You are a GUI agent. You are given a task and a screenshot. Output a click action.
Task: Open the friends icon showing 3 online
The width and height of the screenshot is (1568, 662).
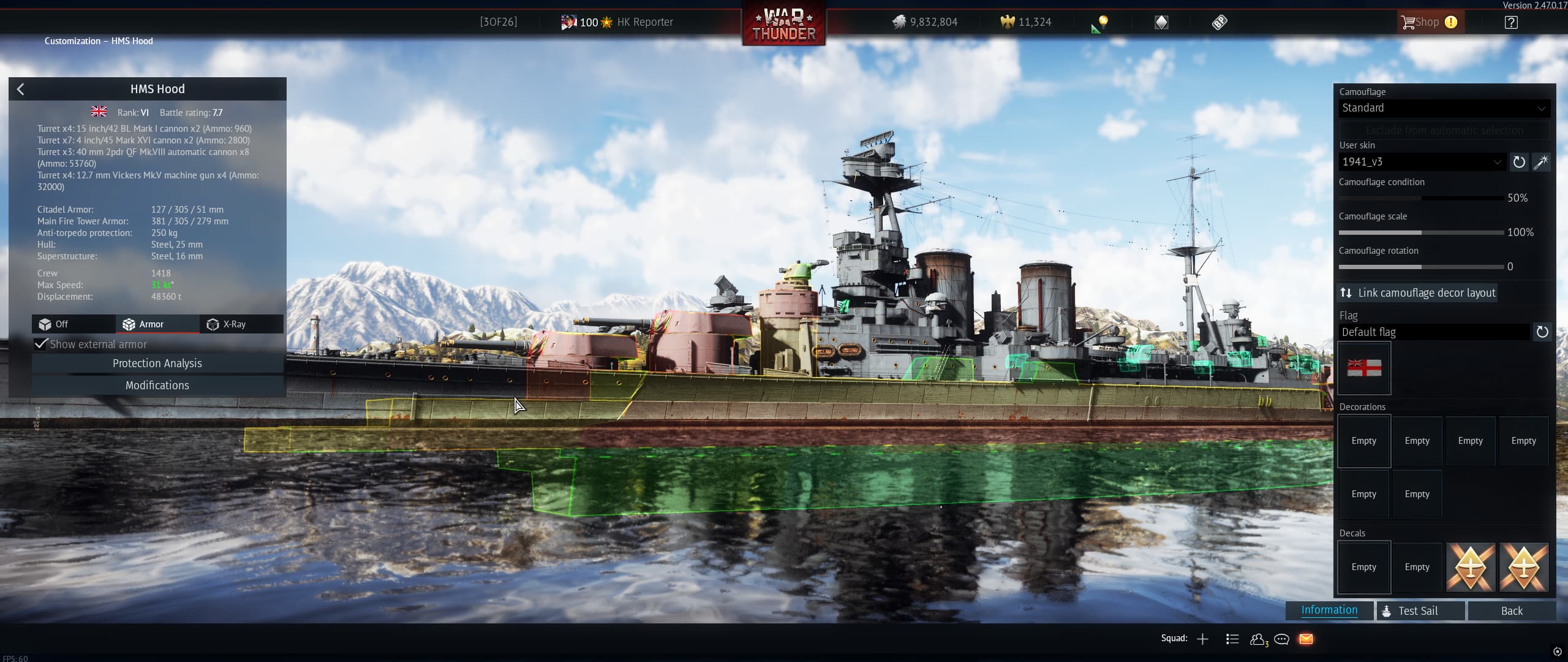pyautogui.click(x=1259, y=638)
